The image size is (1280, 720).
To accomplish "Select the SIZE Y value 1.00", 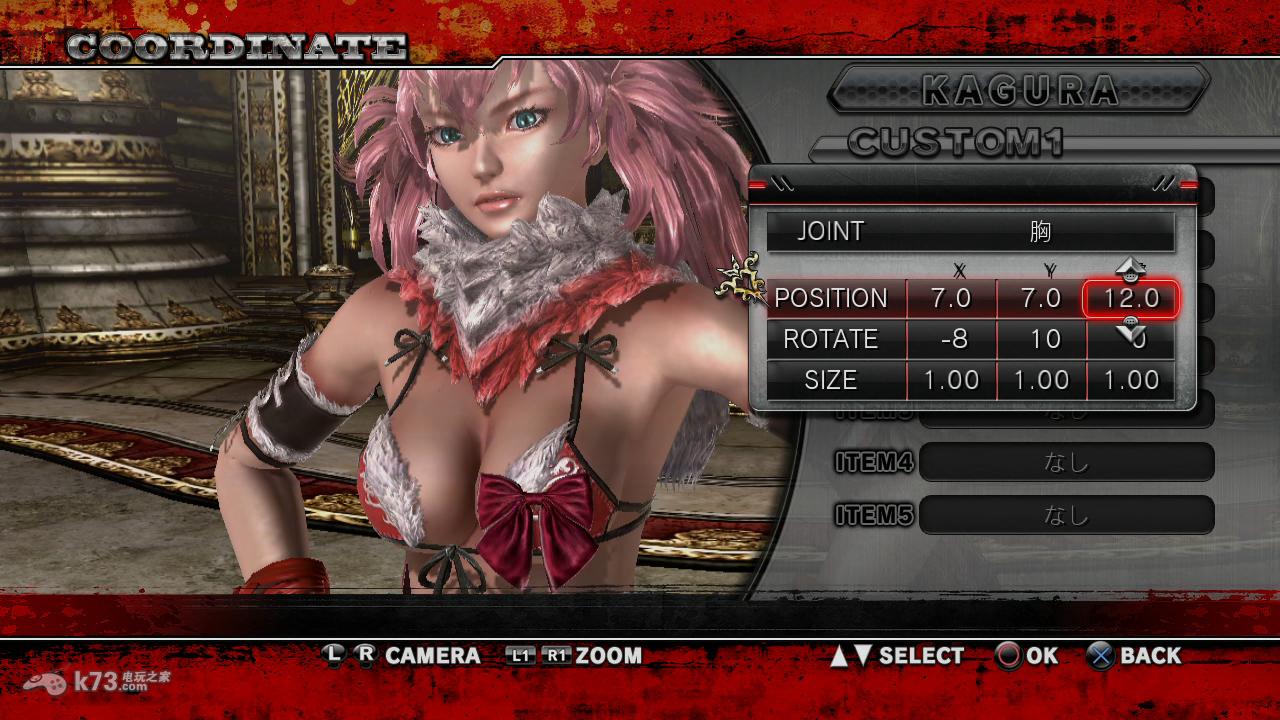I will pyautogui.click(x=1041, y=380).
